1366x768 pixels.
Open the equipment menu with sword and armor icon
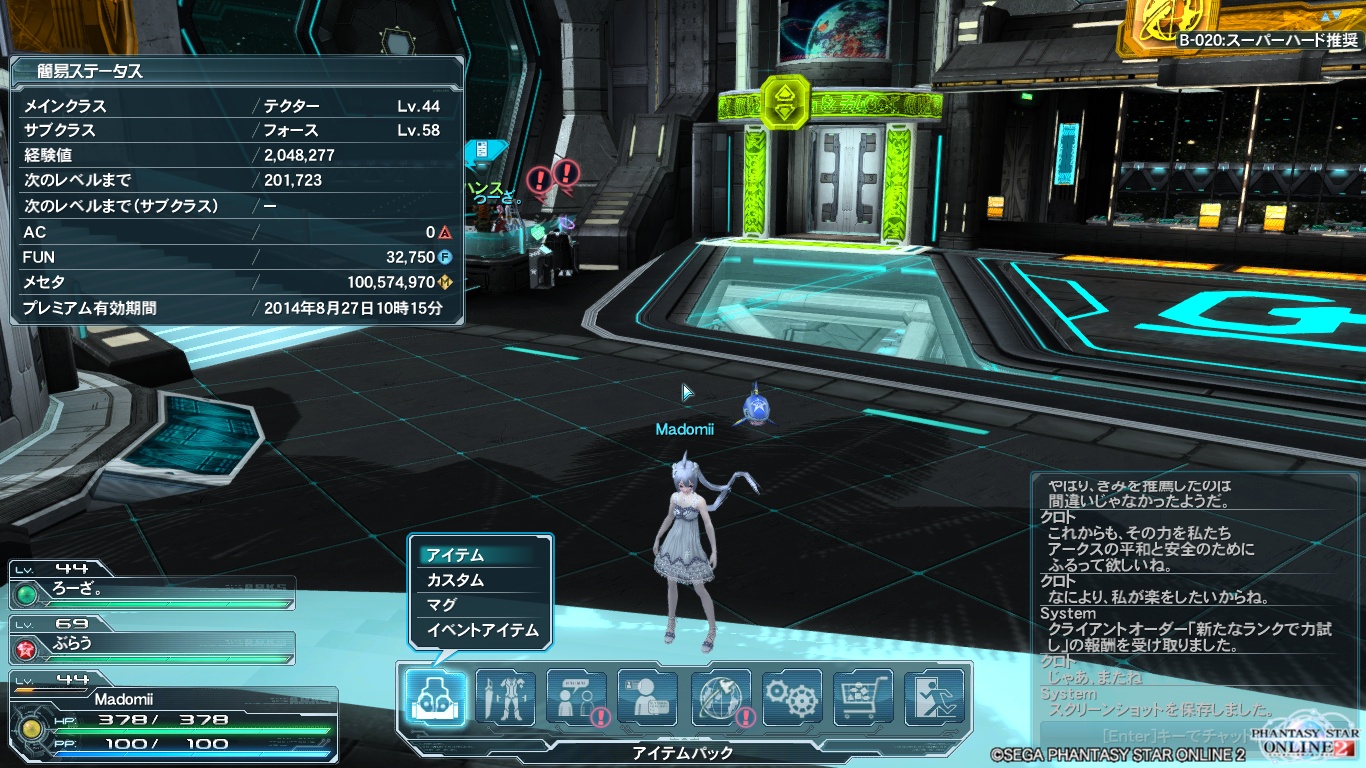click(506, 697)
